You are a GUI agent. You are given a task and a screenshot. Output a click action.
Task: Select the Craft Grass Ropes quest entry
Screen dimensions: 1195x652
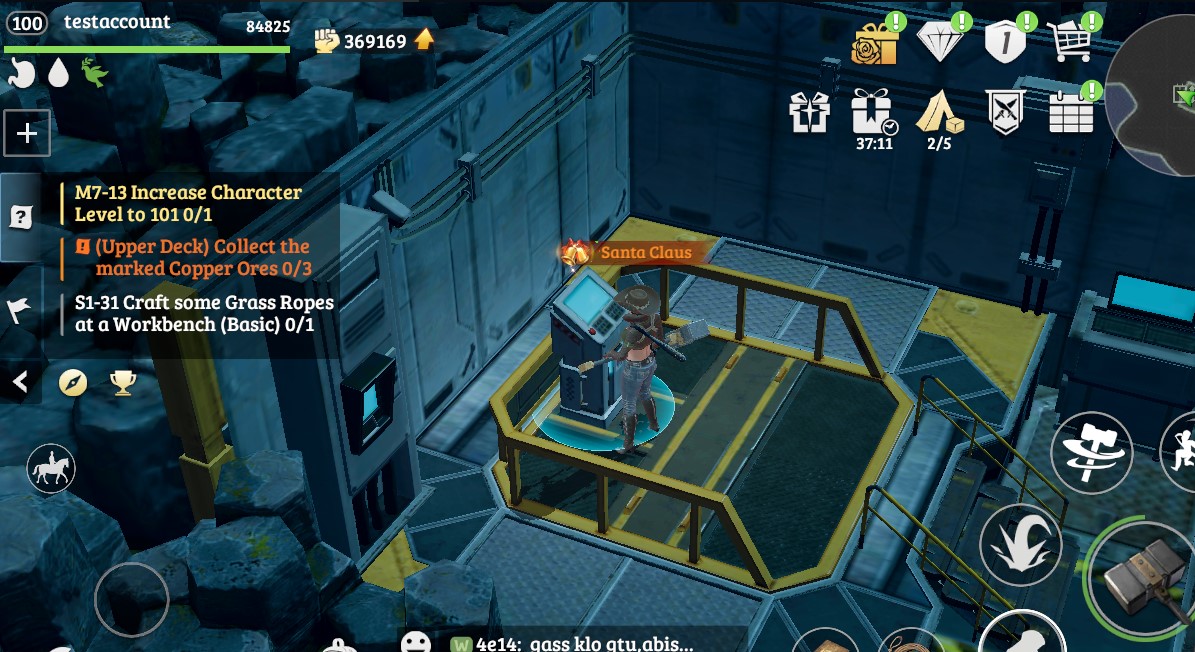pos(204,313)
